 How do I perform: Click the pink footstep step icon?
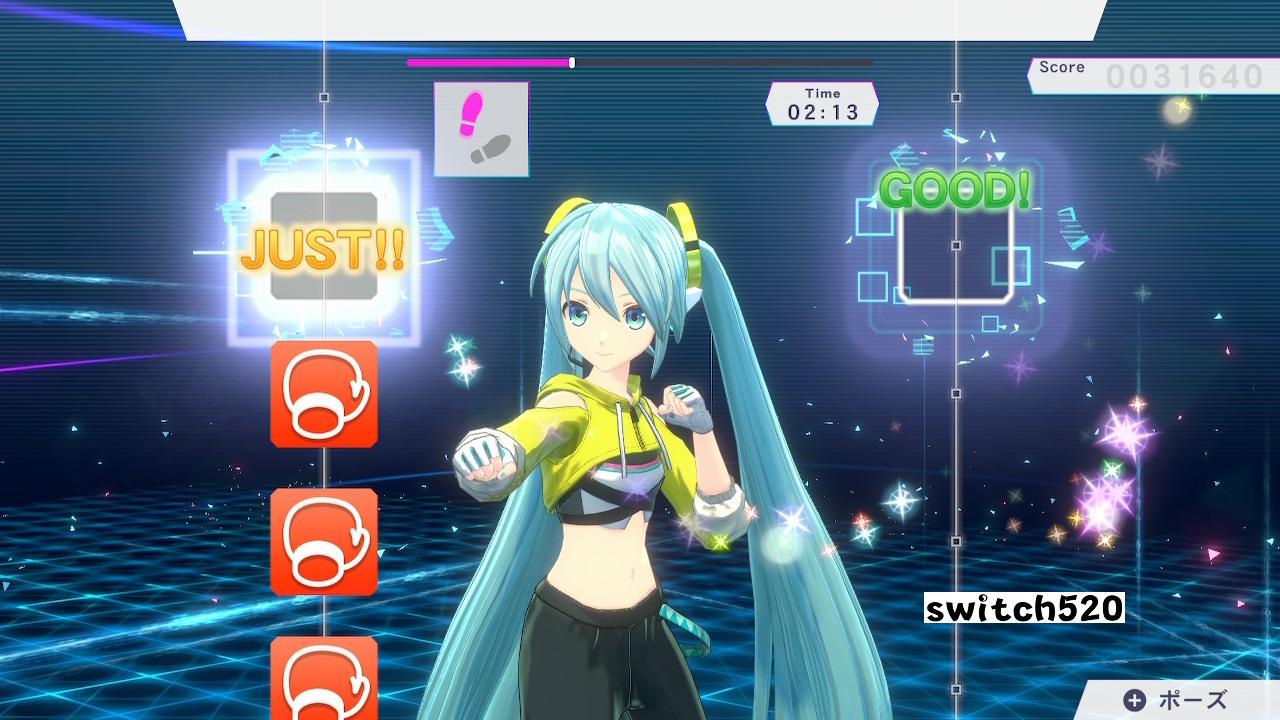point(481,126)
